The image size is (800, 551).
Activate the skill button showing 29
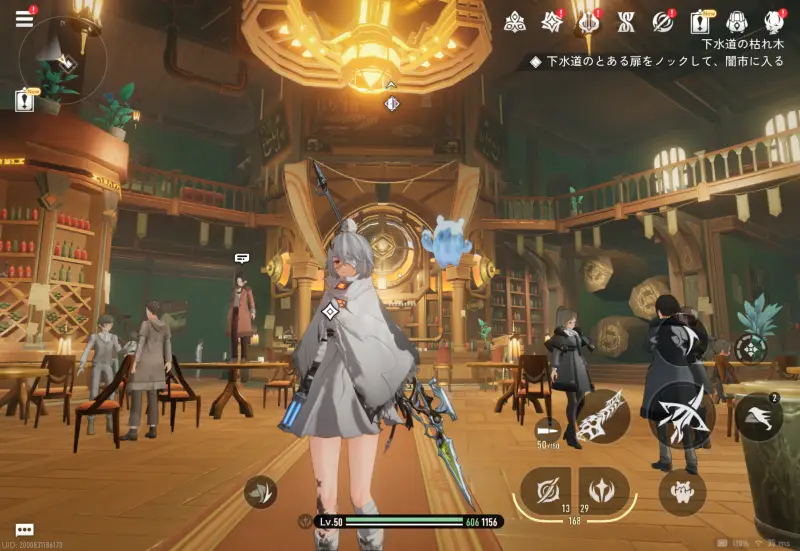pos(603,490)
